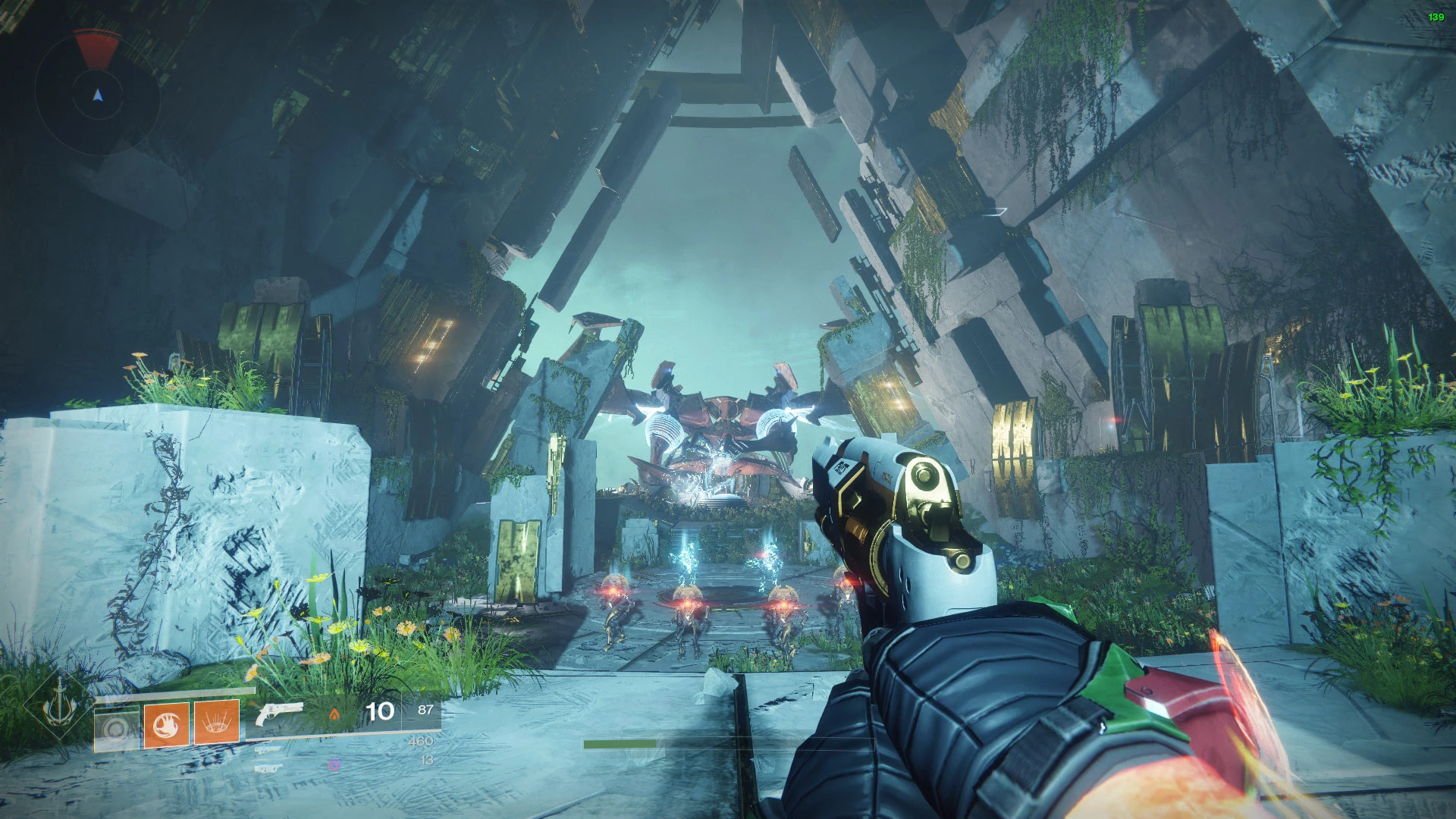Screen dimensions: 1456x819
Task: Select the recharging grenade ability slot
Action: pos(117,727)
